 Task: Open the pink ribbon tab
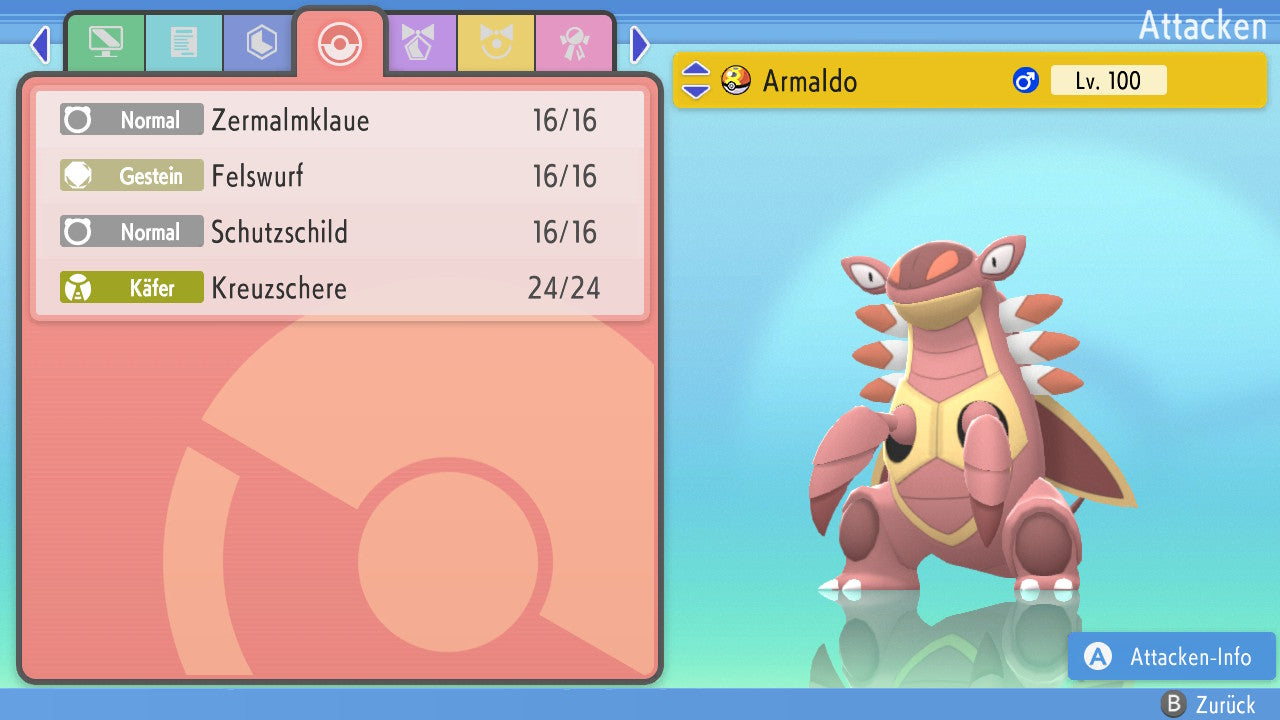[575, 43]
